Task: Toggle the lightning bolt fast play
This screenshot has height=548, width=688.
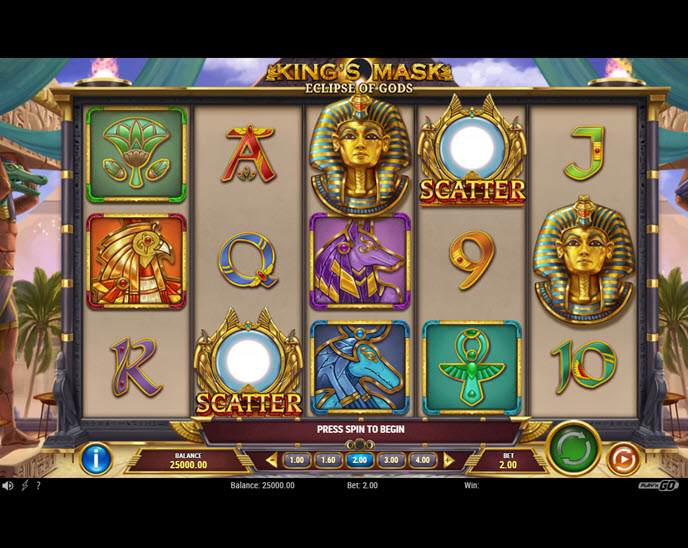Action: click(x=24, y=486)
